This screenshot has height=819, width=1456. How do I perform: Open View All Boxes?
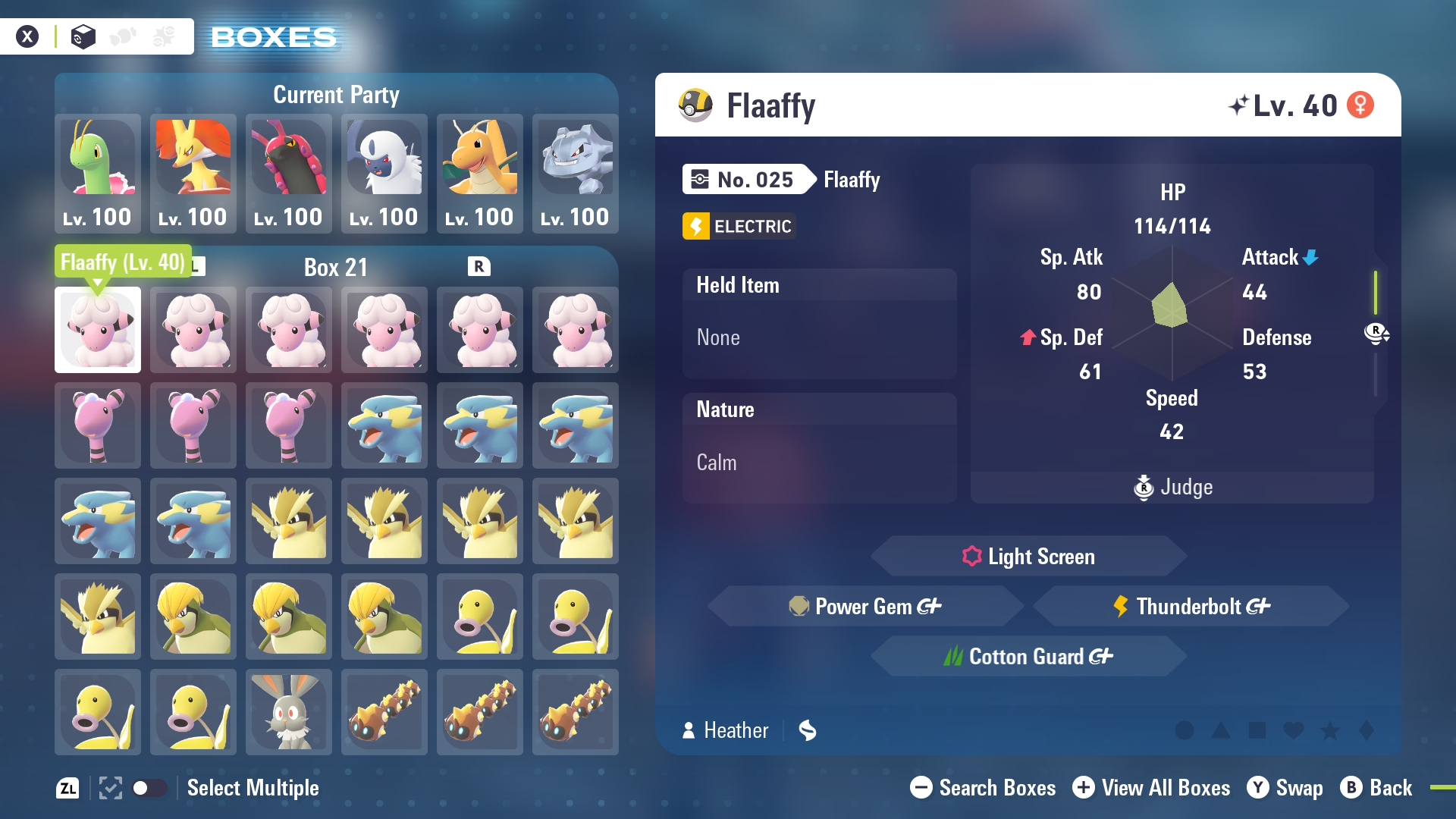(1151, 788)
